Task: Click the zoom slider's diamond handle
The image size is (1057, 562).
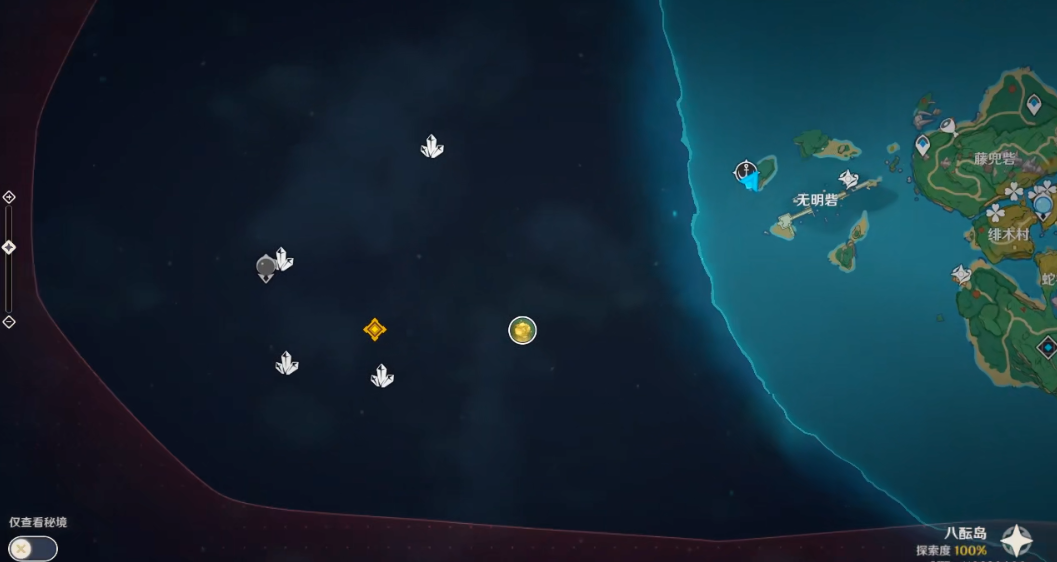Action: 9,247
